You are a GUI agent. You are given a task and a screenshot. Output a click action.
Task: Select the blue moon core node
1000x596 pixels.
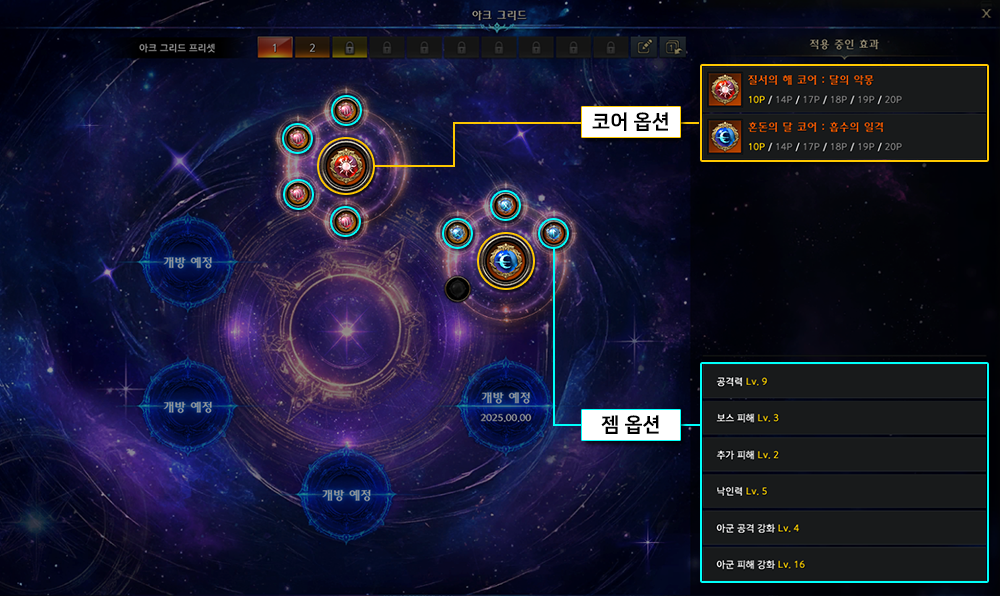click(x=506, y=260)
